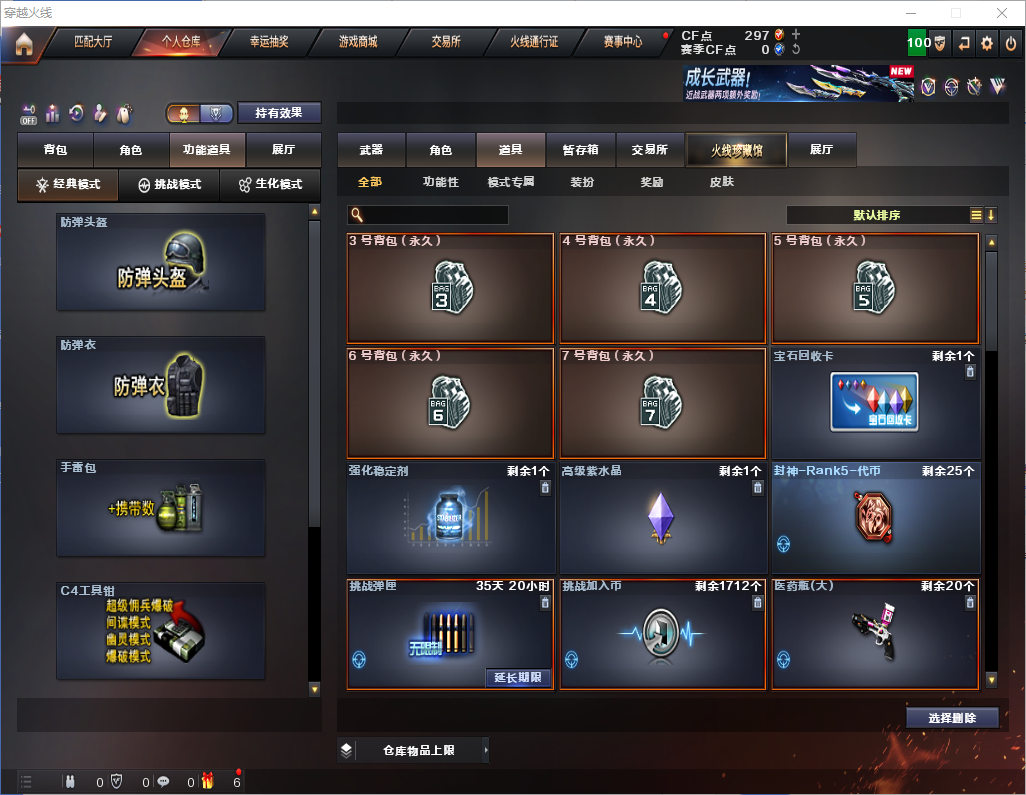Filter items by 皮肤 skins category
Image resolution: width=1026 pixels, height=795 pixels.
point(721,183)
